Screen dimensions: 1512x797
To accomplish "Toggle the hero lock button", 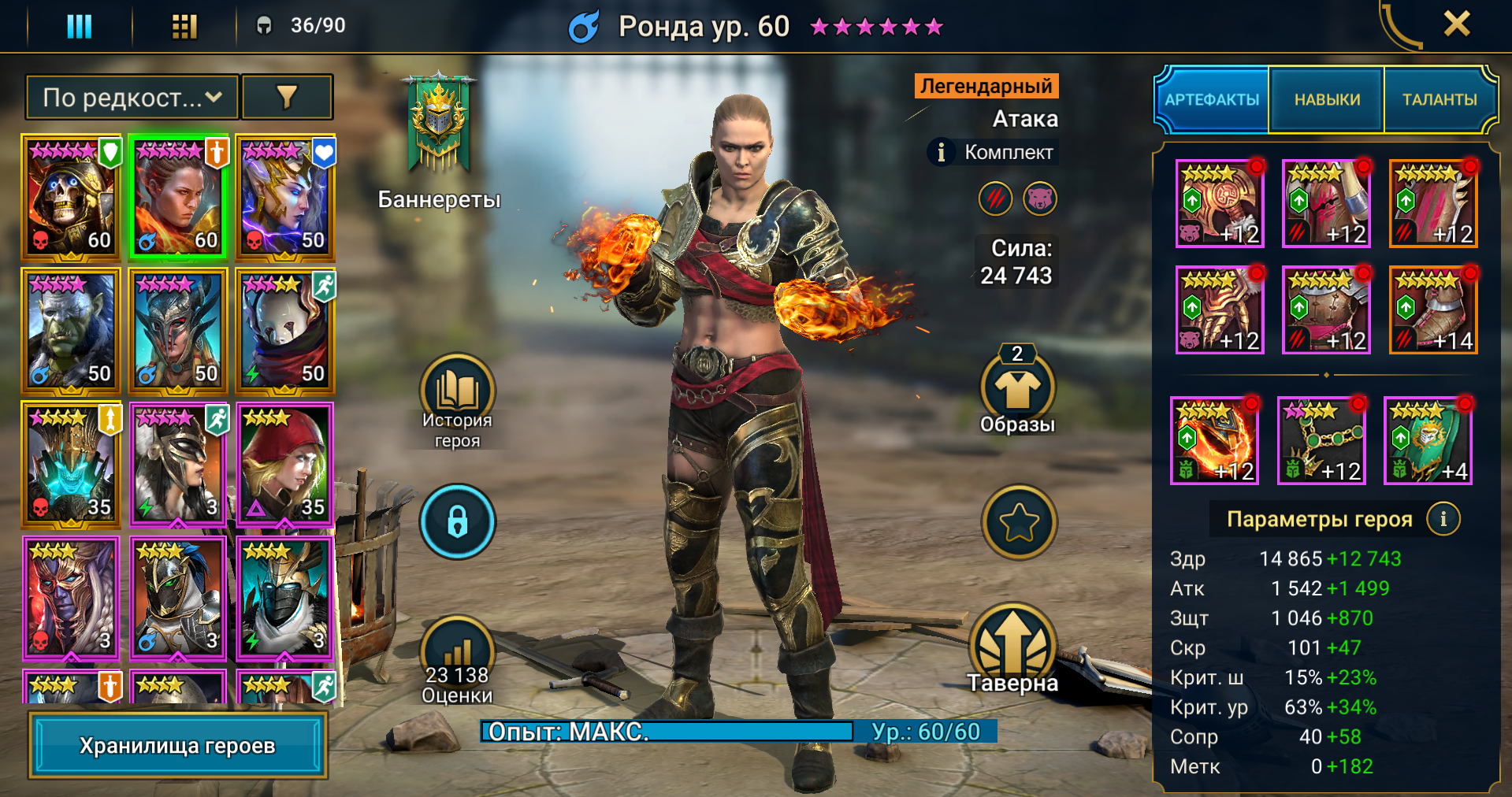I will 457,521.
